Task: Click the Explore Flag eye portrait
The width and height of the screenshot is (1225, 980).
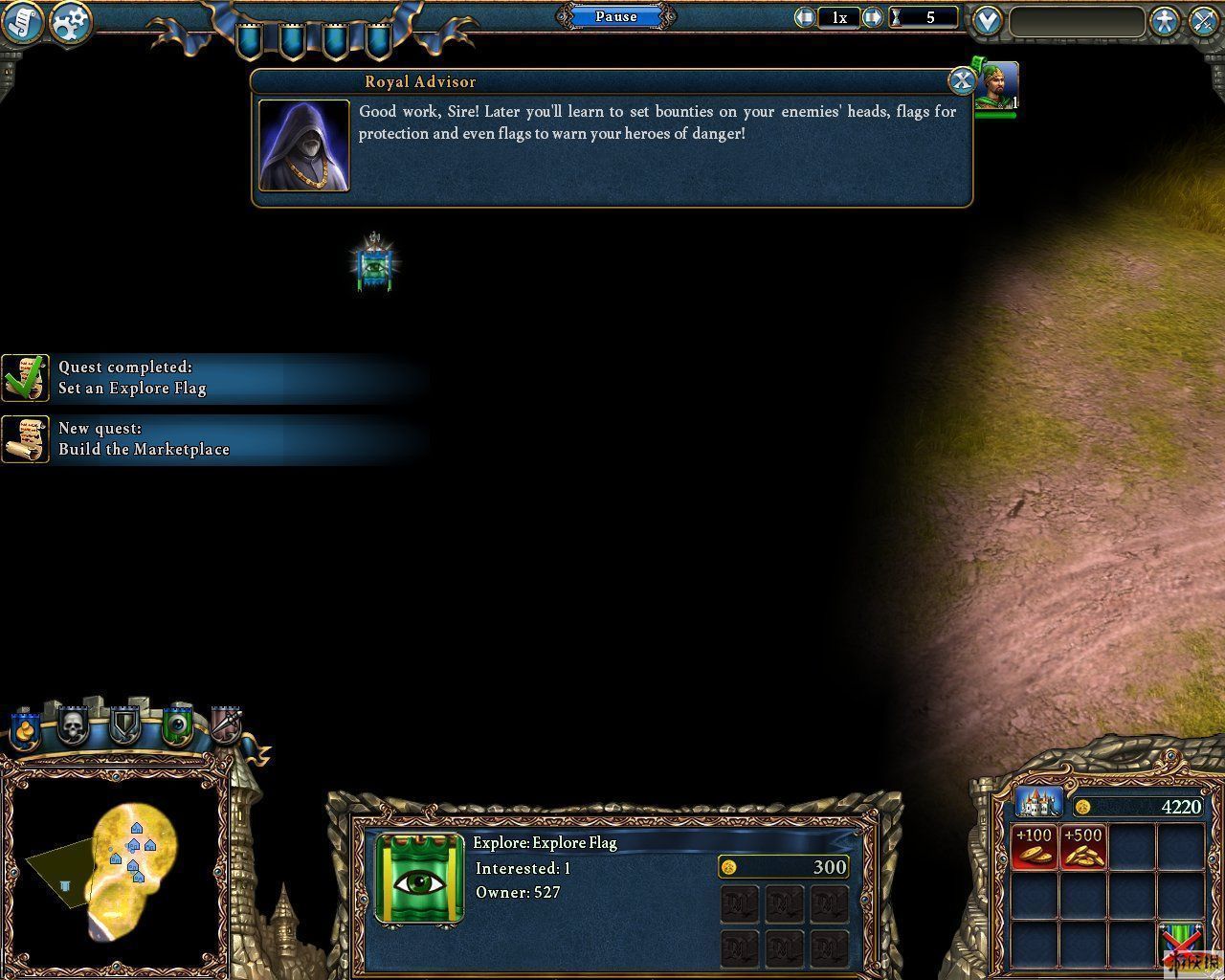Action: coord(419,879)
